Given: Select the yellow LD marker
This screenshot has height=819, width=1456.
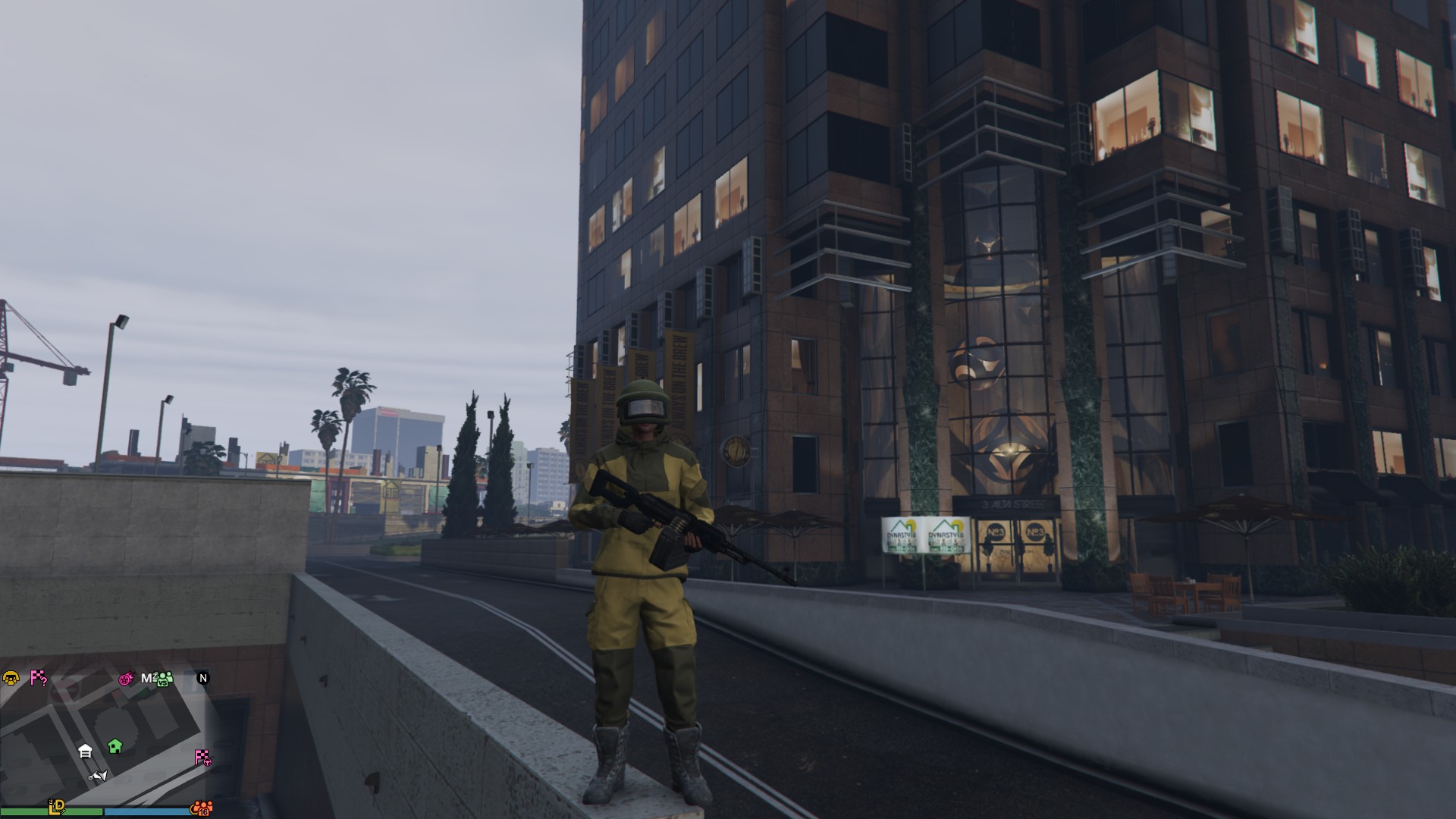Looking at the screenshot, I should [x=56, y=808].
